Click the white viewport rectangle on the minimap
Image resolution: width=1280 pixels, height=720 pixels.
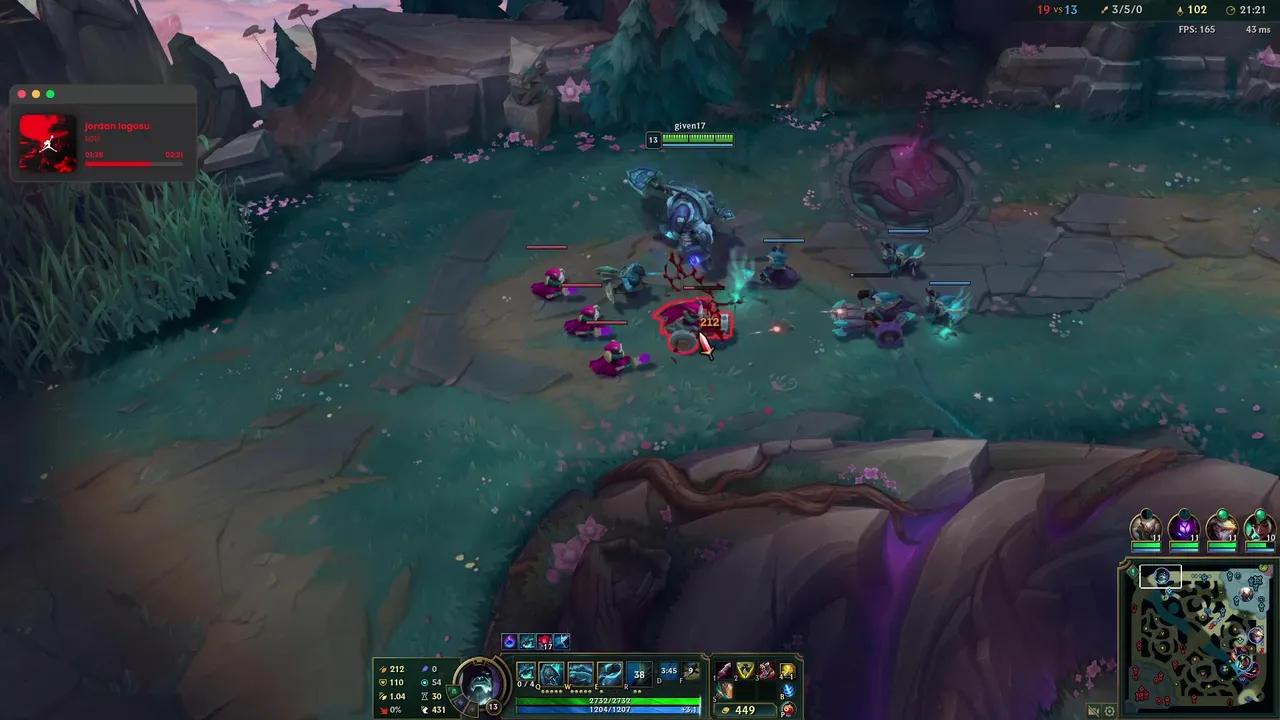pos(1160,576)
